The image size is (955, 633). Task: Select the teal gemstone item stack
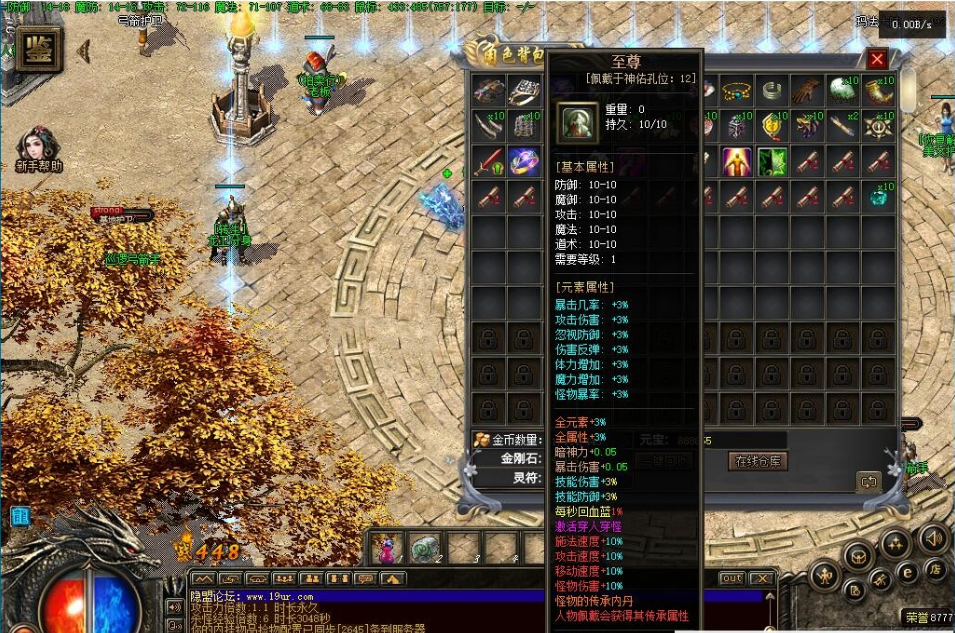[x=878, y=195]
